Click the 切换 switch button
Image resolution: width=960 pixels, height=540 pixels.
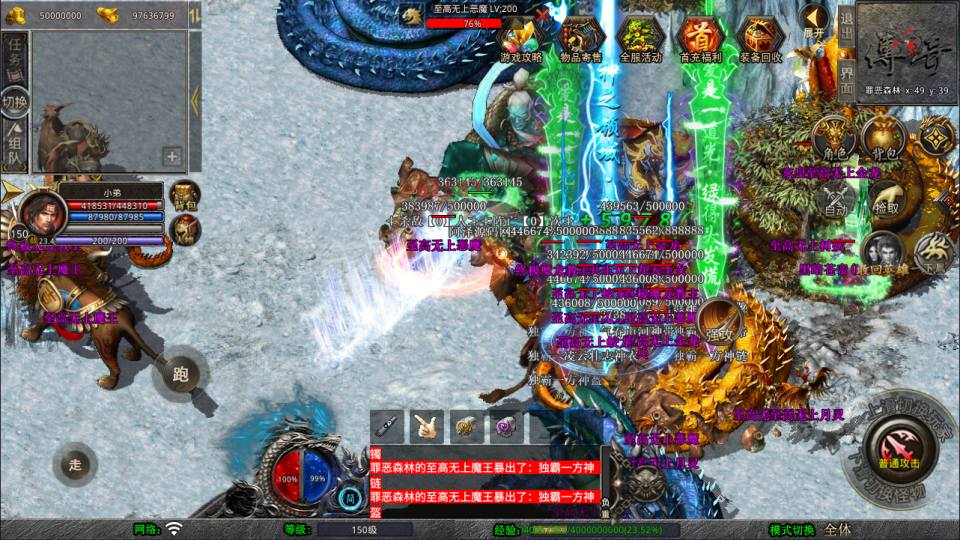click(x=15, y=102)
